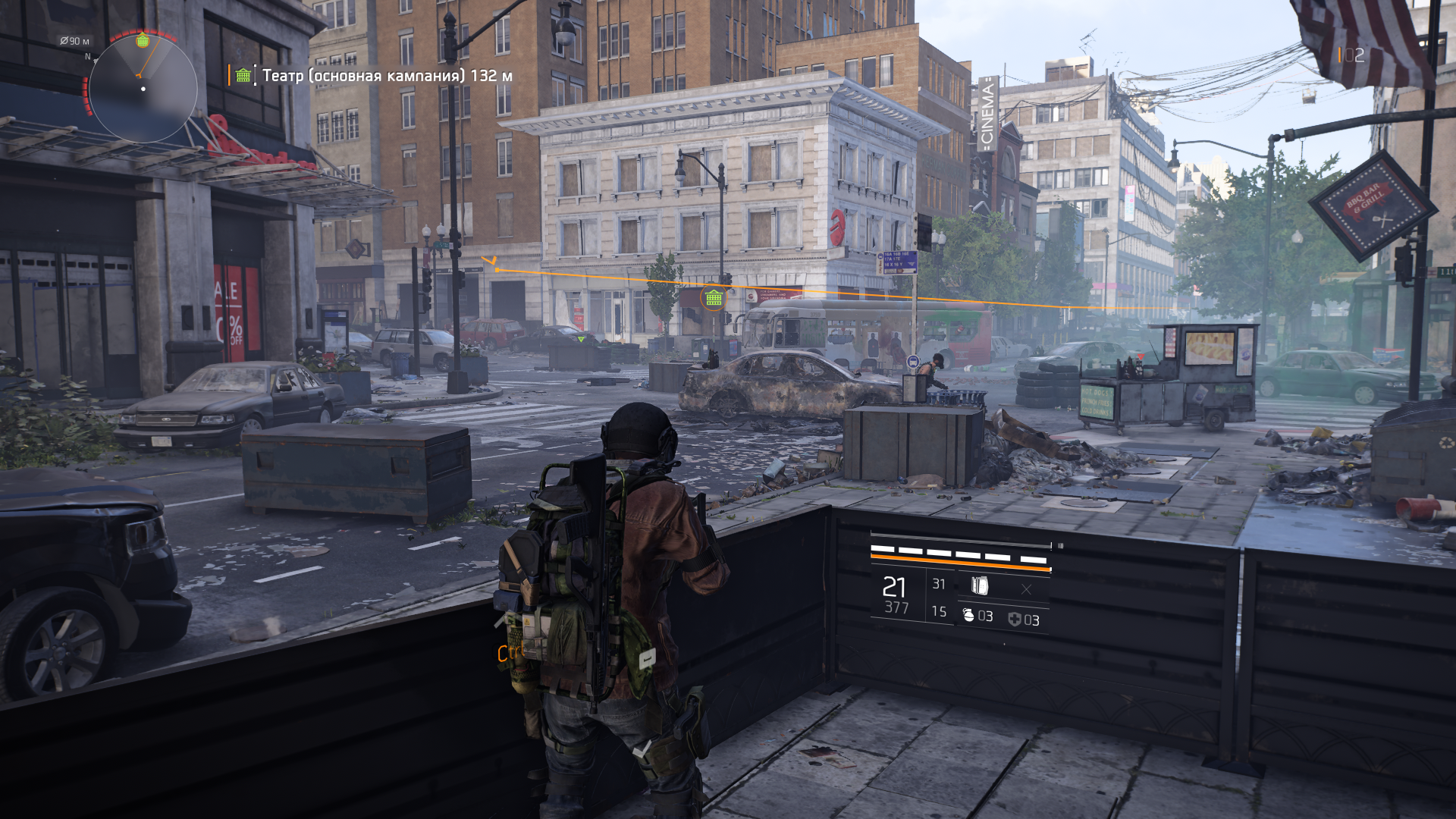
Task: Activate the ballistic shield skill icon
Action: 980,585
